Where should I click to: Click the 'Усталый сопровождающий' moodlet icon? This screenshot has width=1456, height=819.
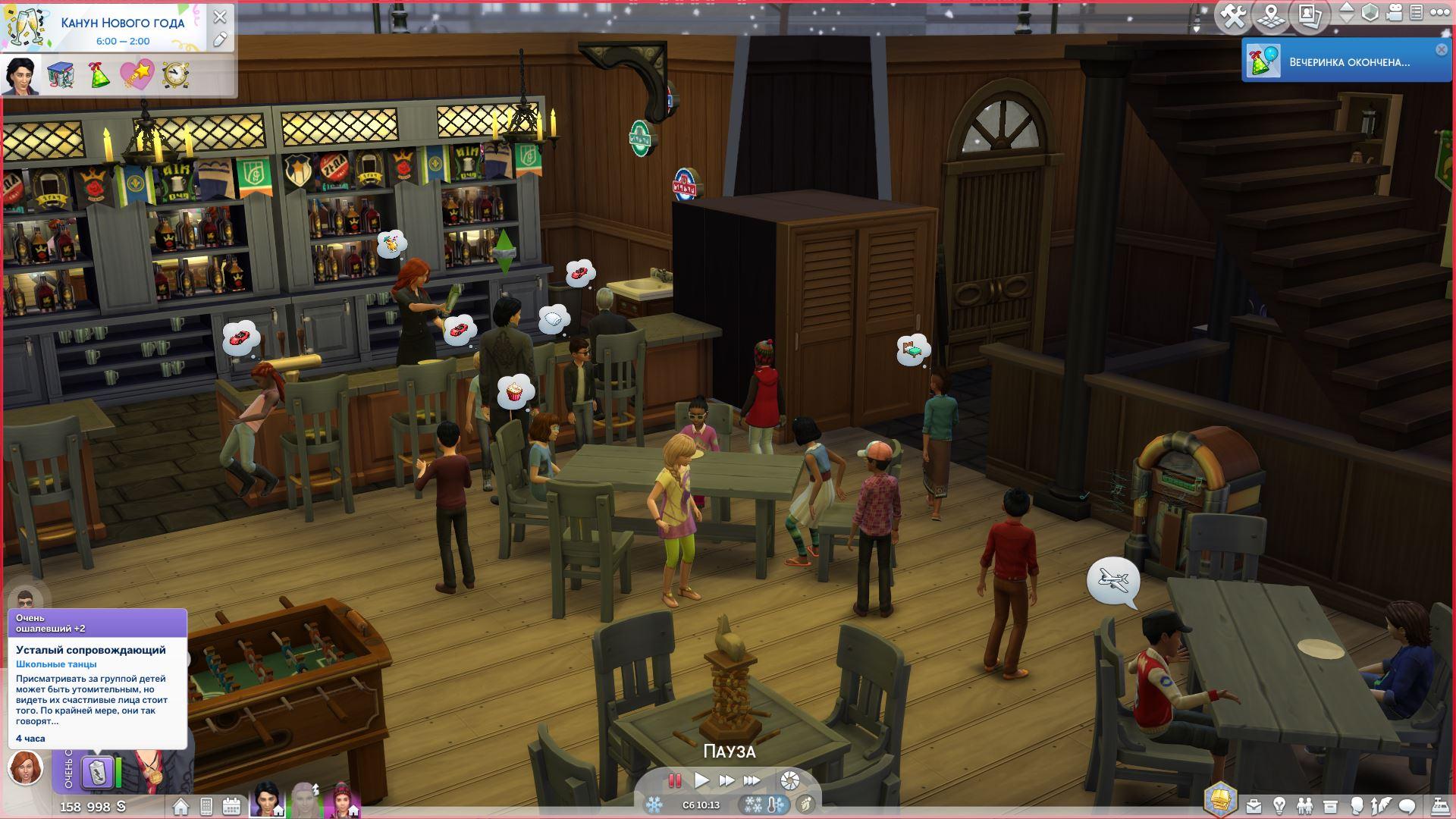(98, 773)
